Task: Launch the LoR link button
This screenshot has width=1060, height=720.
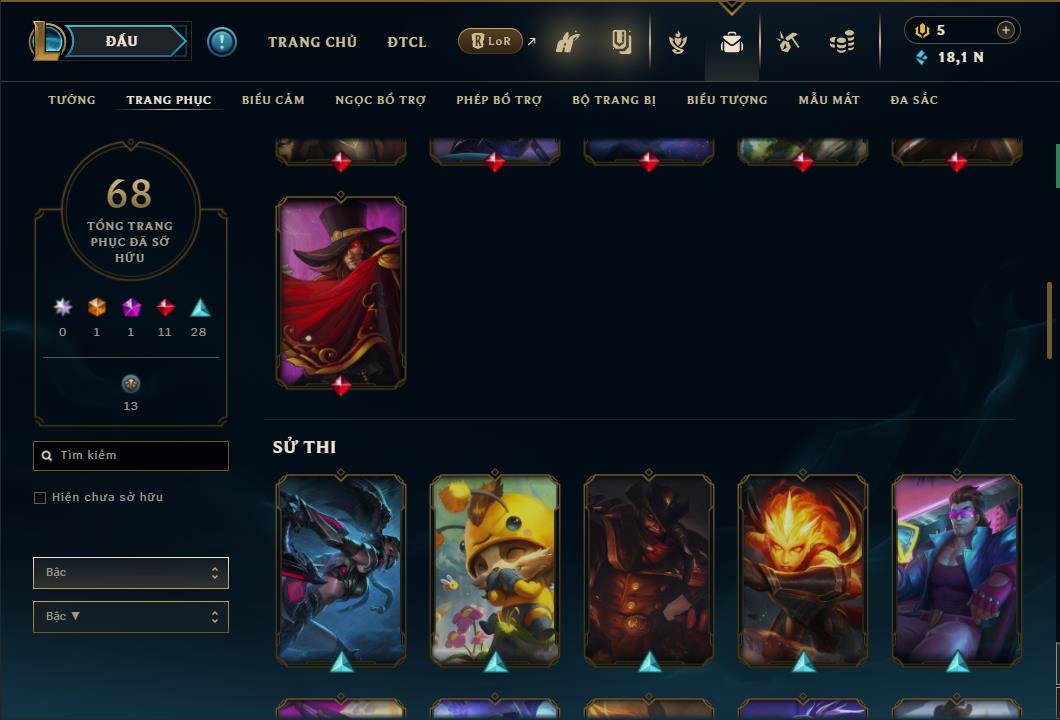Action: 491,41
